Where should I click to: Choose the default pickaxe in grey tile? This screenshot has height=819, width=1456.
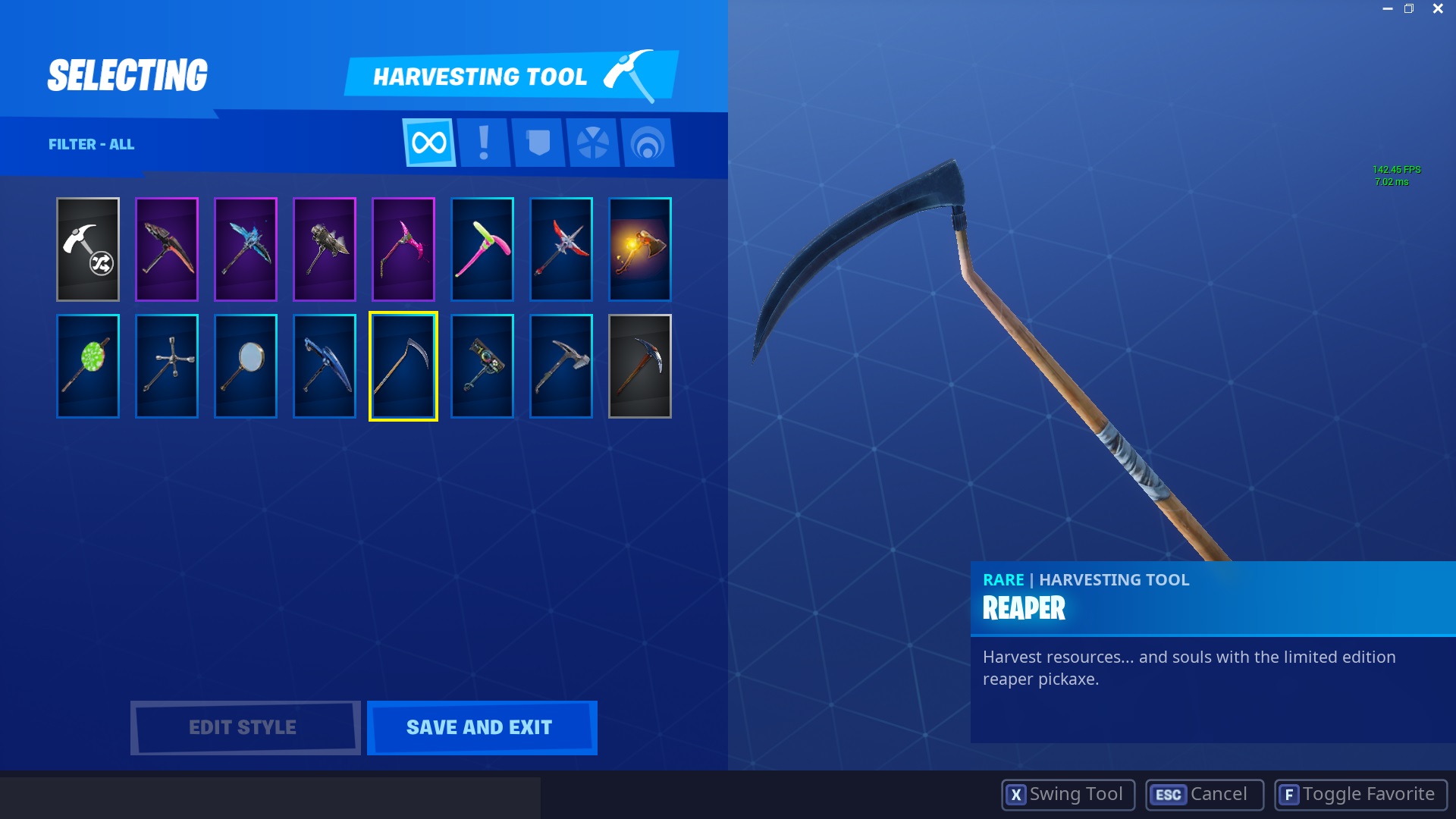(x=640, y=366)
